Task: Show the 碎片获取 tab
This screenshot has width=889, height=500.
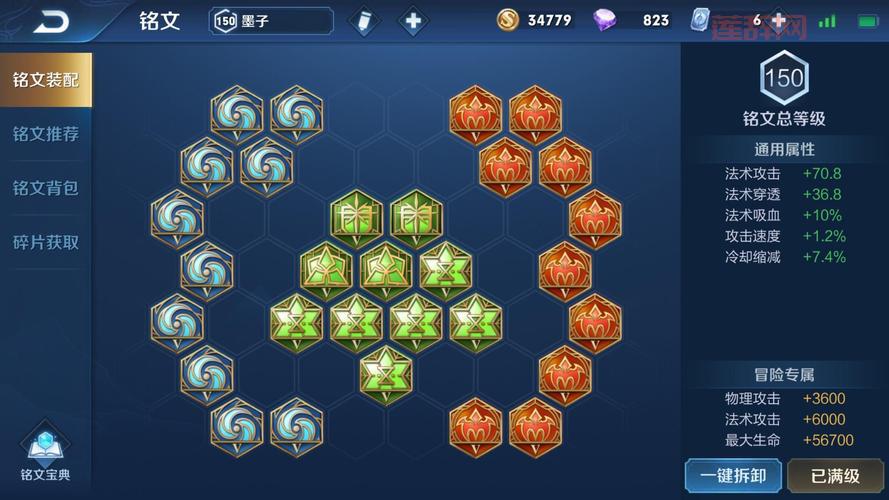Action: click(46, 242)
